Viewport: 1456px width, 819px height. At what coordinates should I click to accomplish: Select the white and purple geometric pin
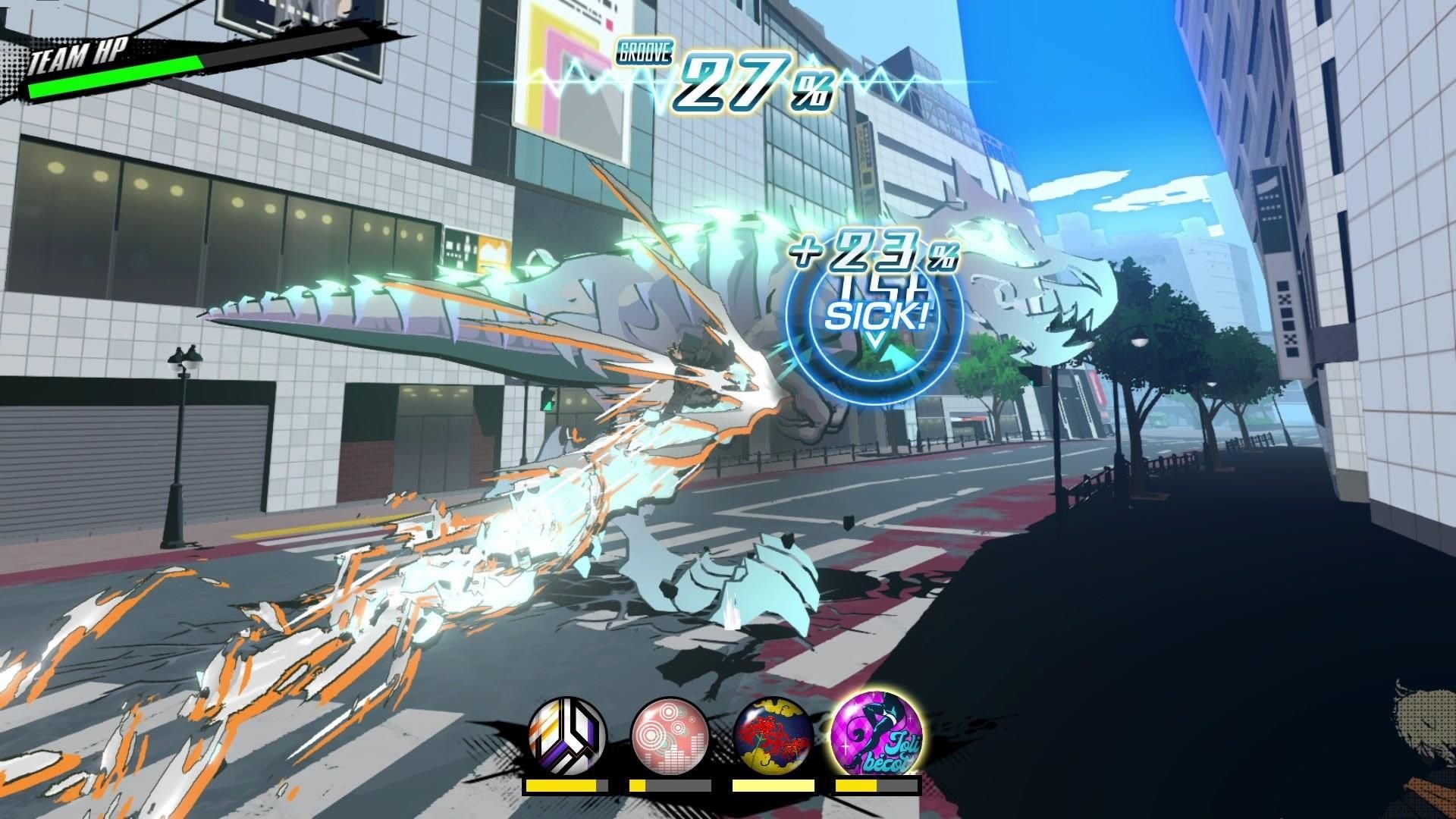point(567,736)
